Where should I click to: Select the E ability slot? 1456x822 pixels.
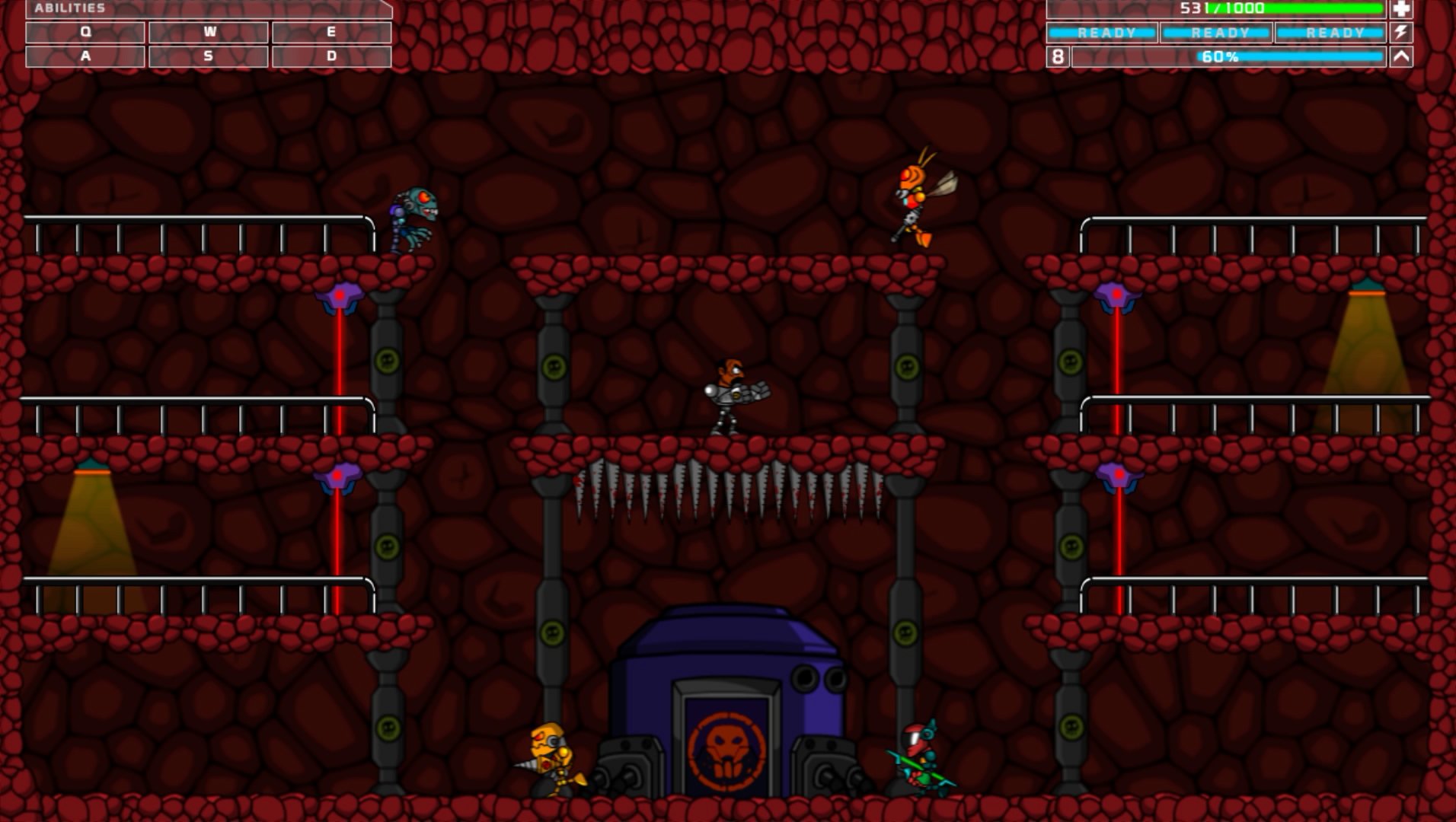point(332,32)
